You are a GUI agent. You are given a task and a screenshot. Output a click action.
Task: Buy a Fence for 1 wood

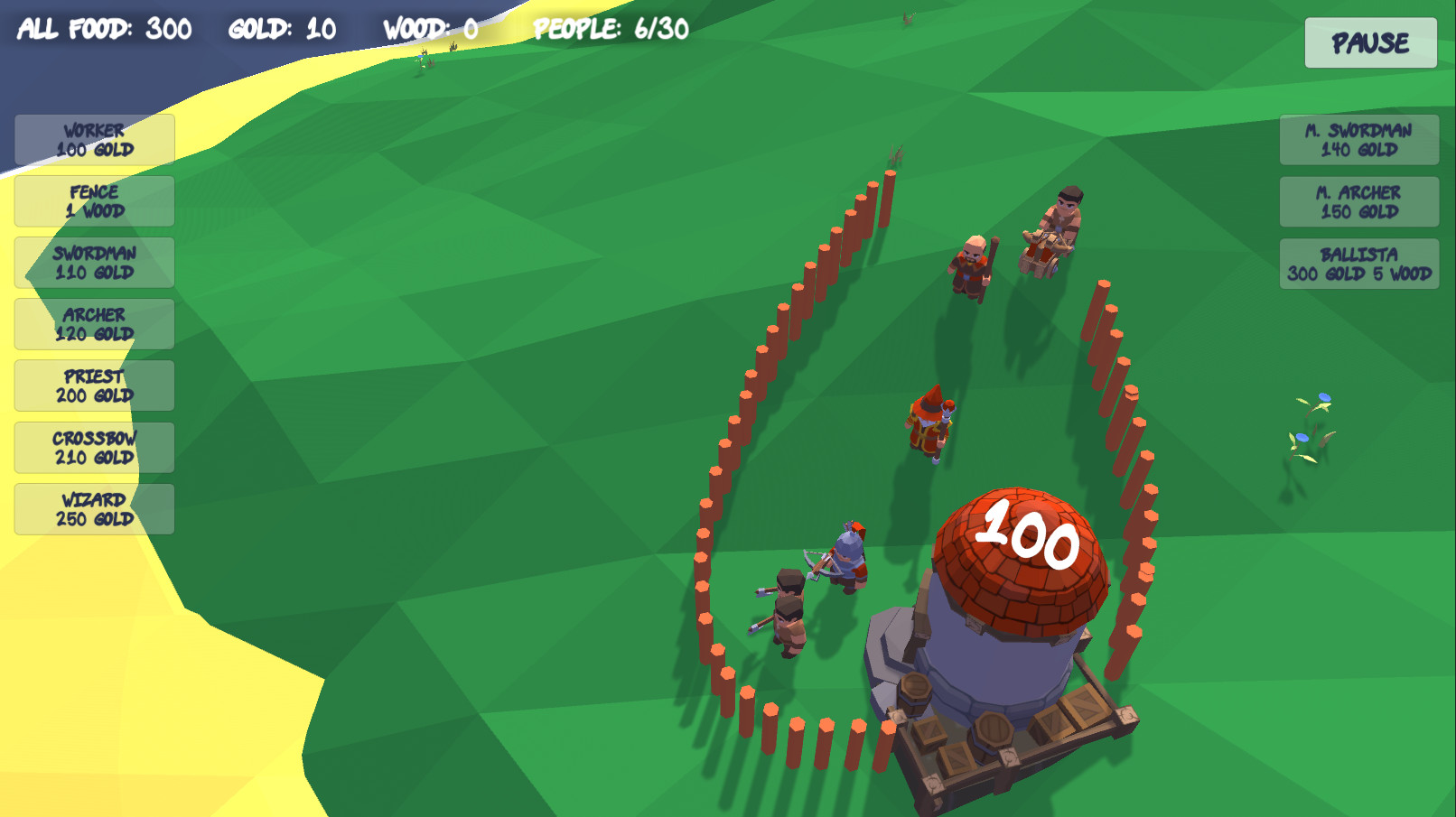point(93,200)
